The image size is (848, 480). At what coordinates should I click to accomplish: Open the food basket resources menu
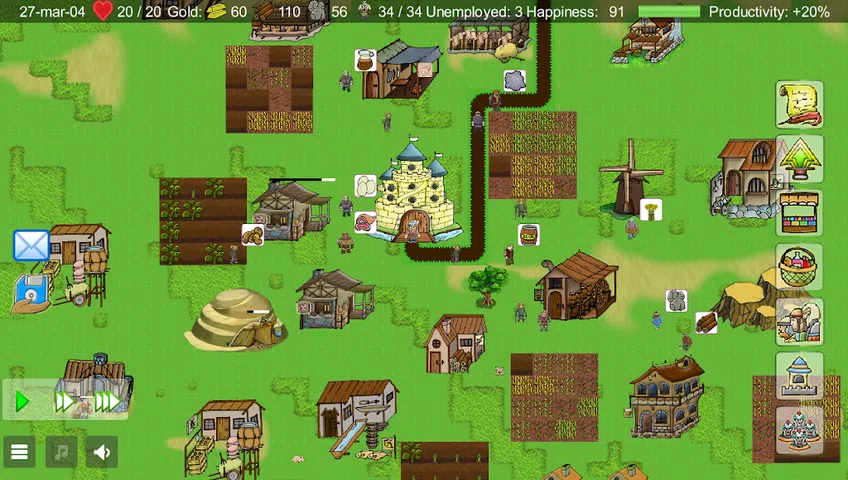point(799,267)
